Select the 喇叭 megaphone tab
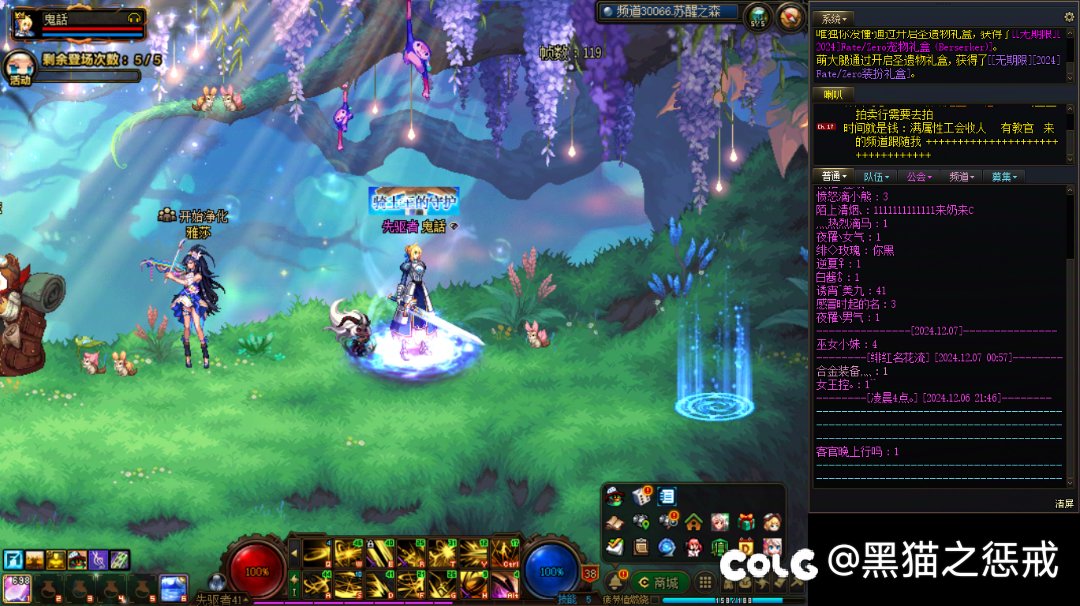Screen dimensions: 1080x606 pyautogui.click(x=832, y=94)
